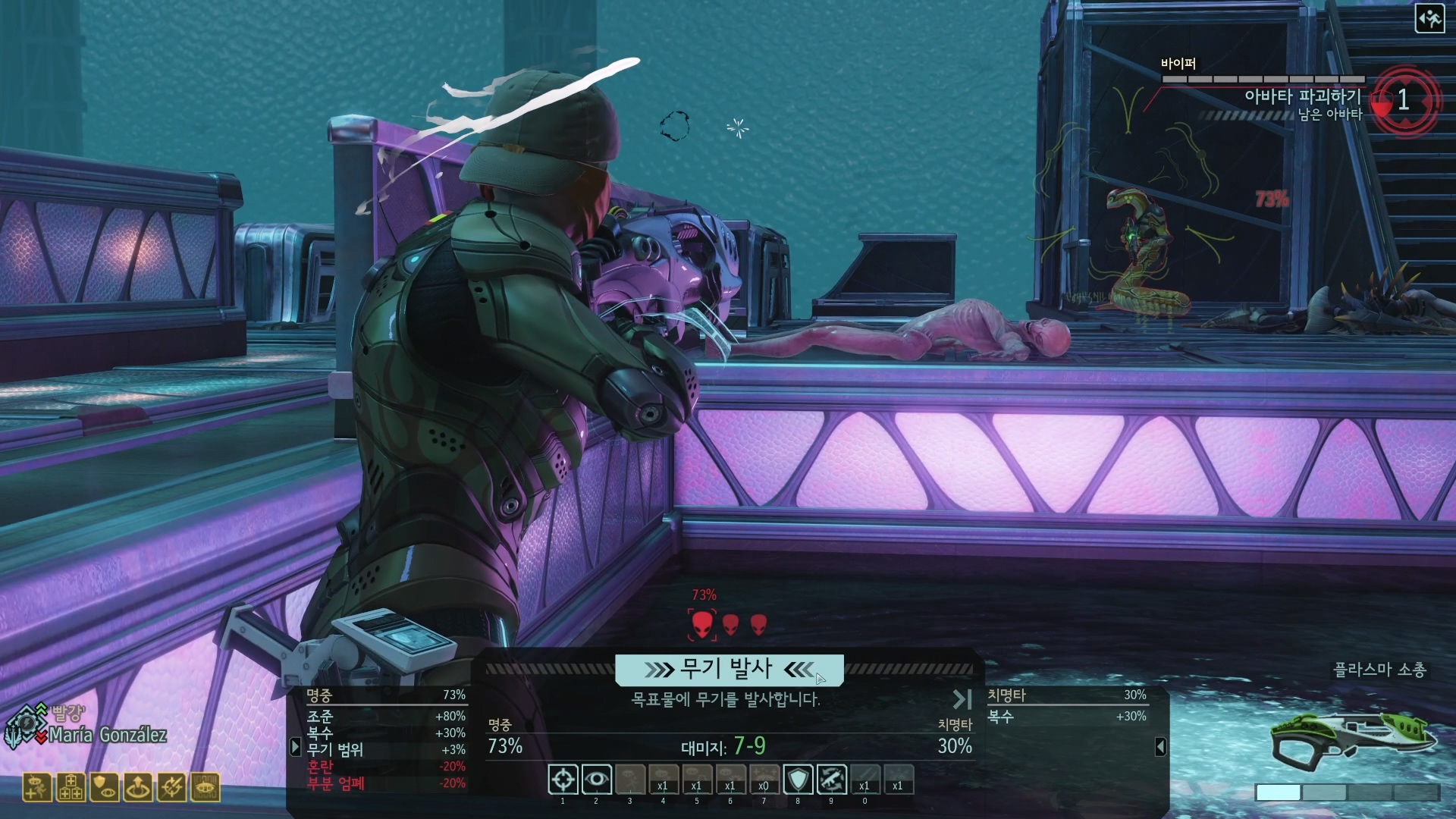Viewport: 1456px width, 819px height.
Task: Select the plasma rifle weapon panel
Action: (1354, 739)
